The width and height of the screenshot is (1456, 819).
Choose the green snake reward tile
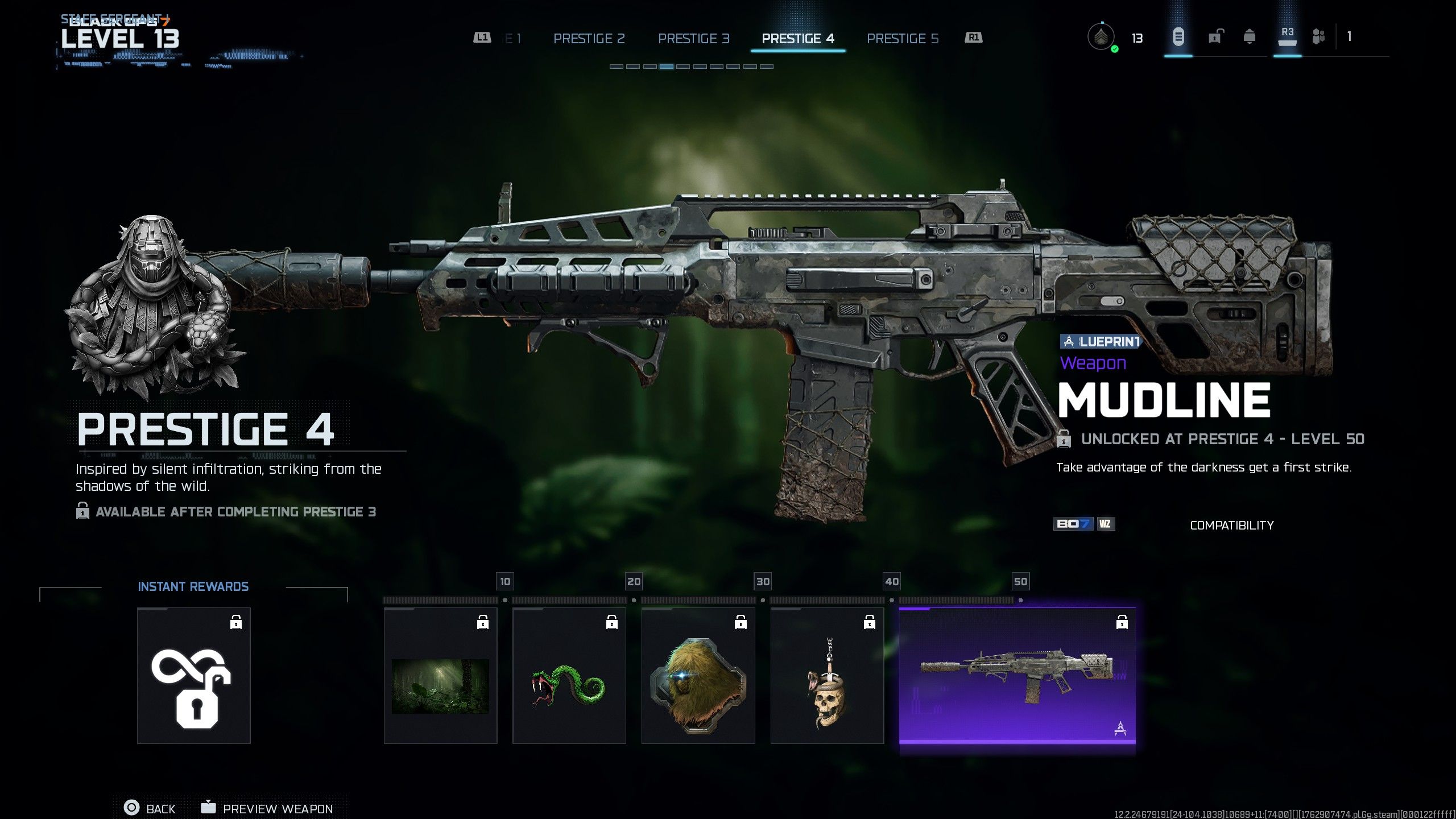click(569, 675)
